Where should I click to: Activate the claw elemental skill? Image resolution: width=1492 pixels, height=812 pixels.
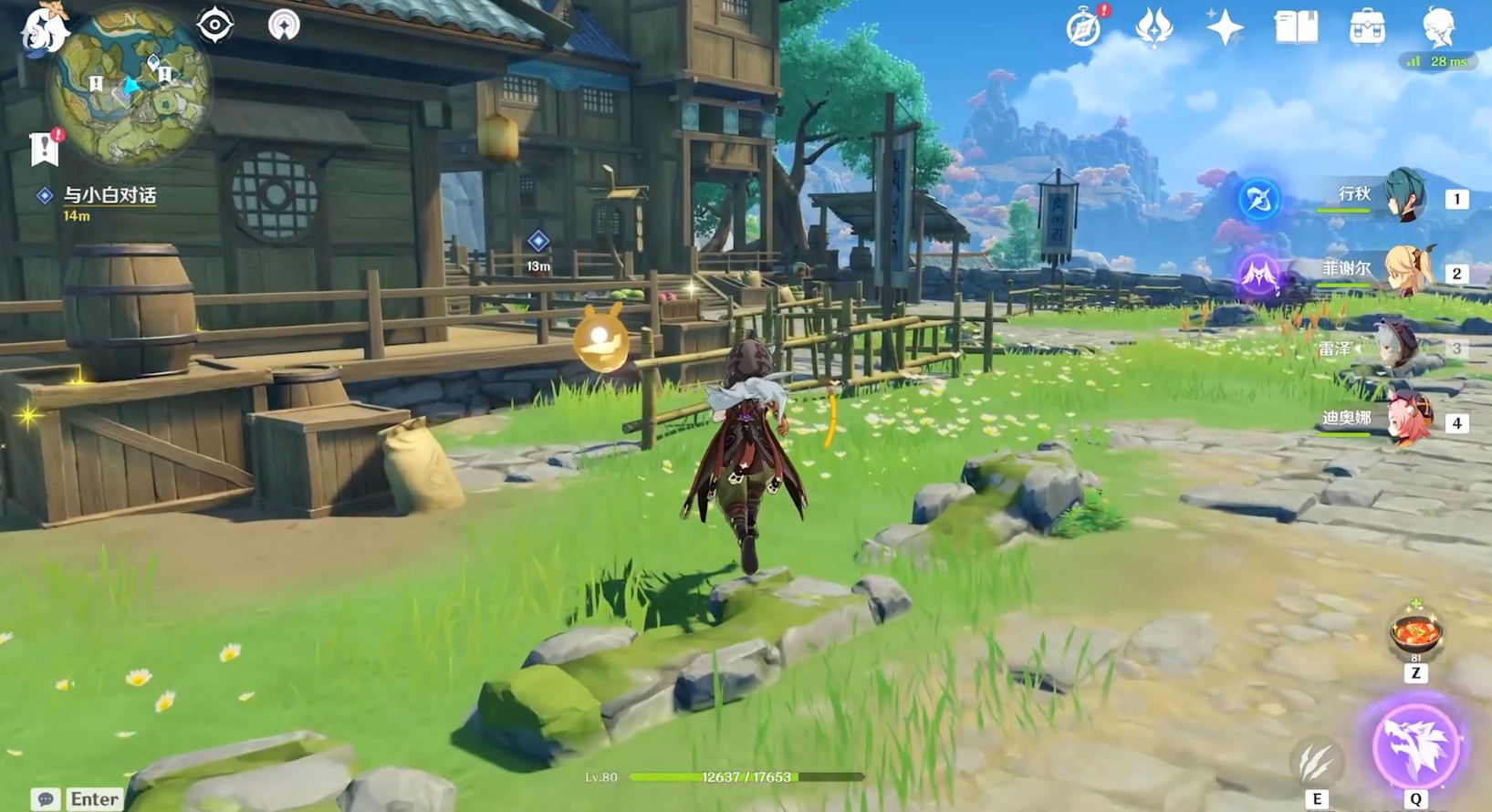click(x=1316, y=761)
